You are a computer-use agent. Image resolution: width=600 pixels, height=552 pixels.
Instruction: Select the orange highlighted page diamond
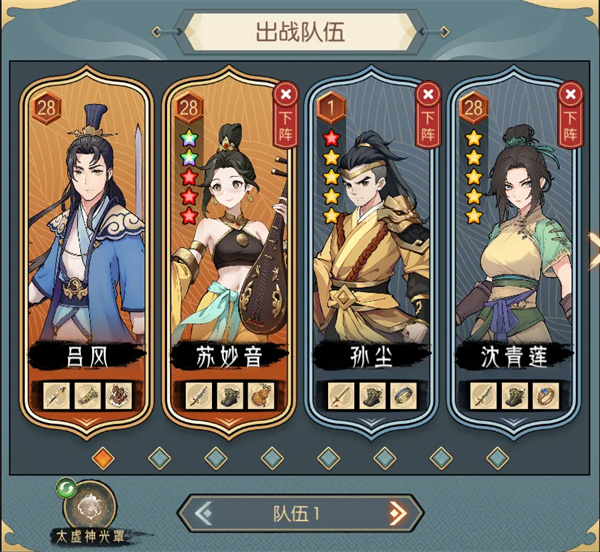coord(103,457)
